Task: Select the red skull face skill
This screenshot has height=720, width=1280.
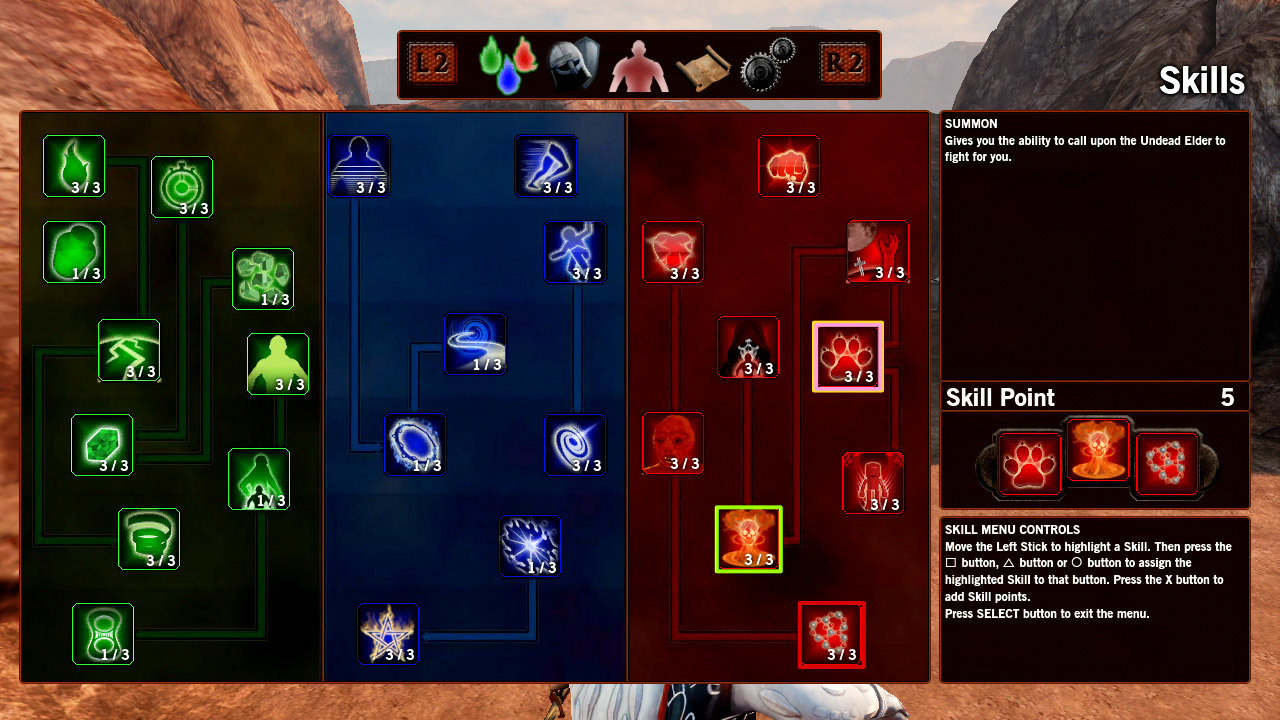Action: [x=673, y=443]
